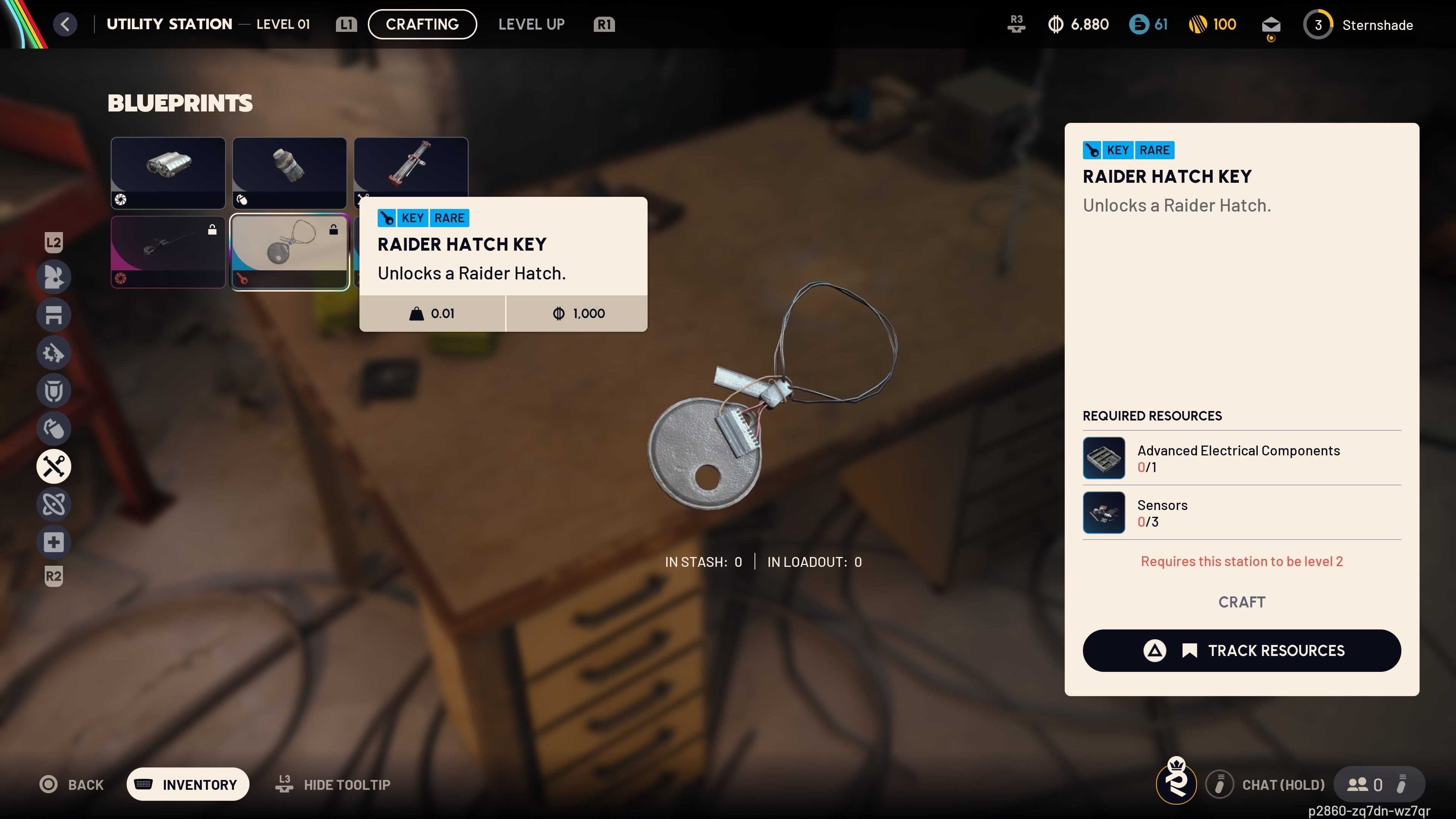This screenshot has height=819, width=1456.
Task: Pick the red zipline tool blueprint
Action: click(x=410, y=166)
